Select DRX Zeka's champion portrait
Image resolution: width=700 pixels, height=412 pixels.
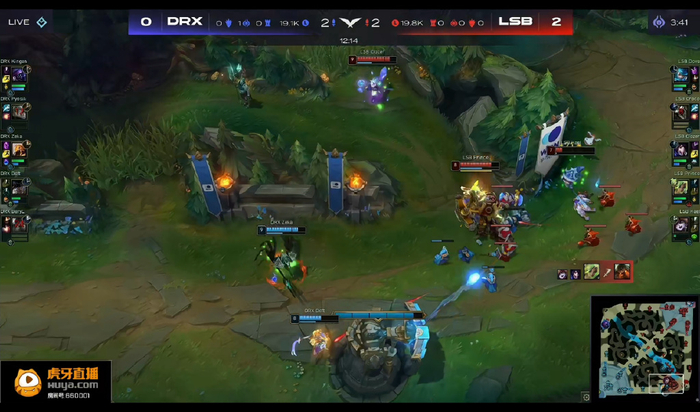(x=18, y=150)
